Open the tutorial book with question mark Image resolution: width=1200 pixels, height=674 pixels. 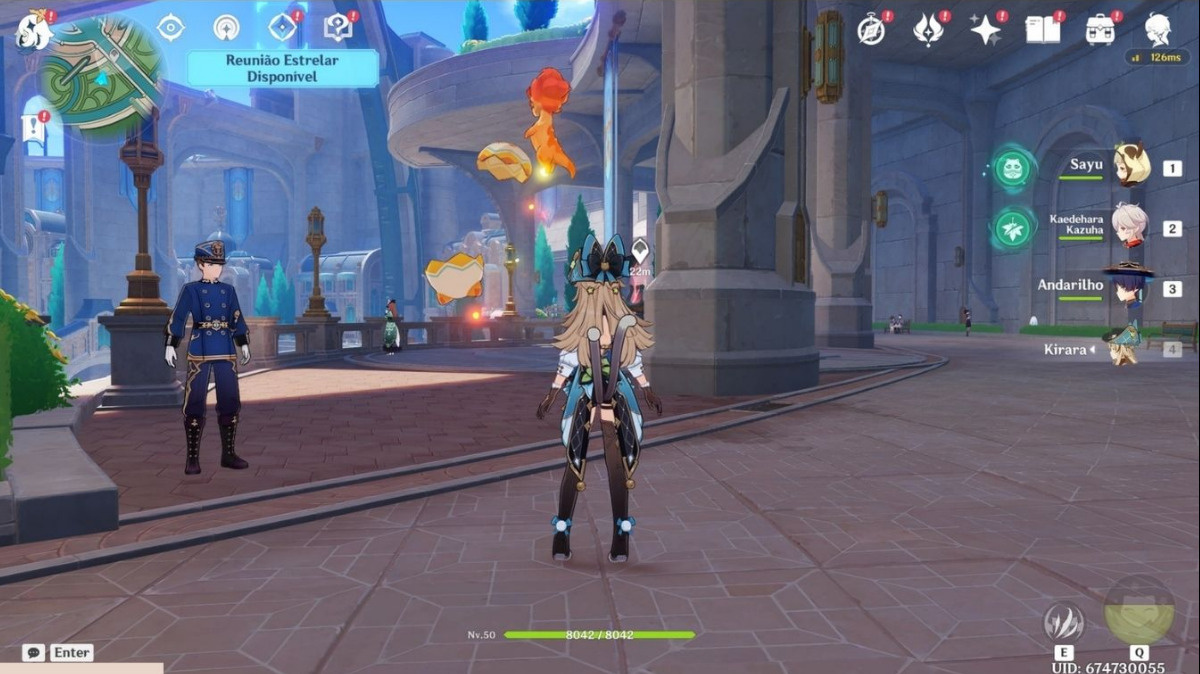click(338, 27)
